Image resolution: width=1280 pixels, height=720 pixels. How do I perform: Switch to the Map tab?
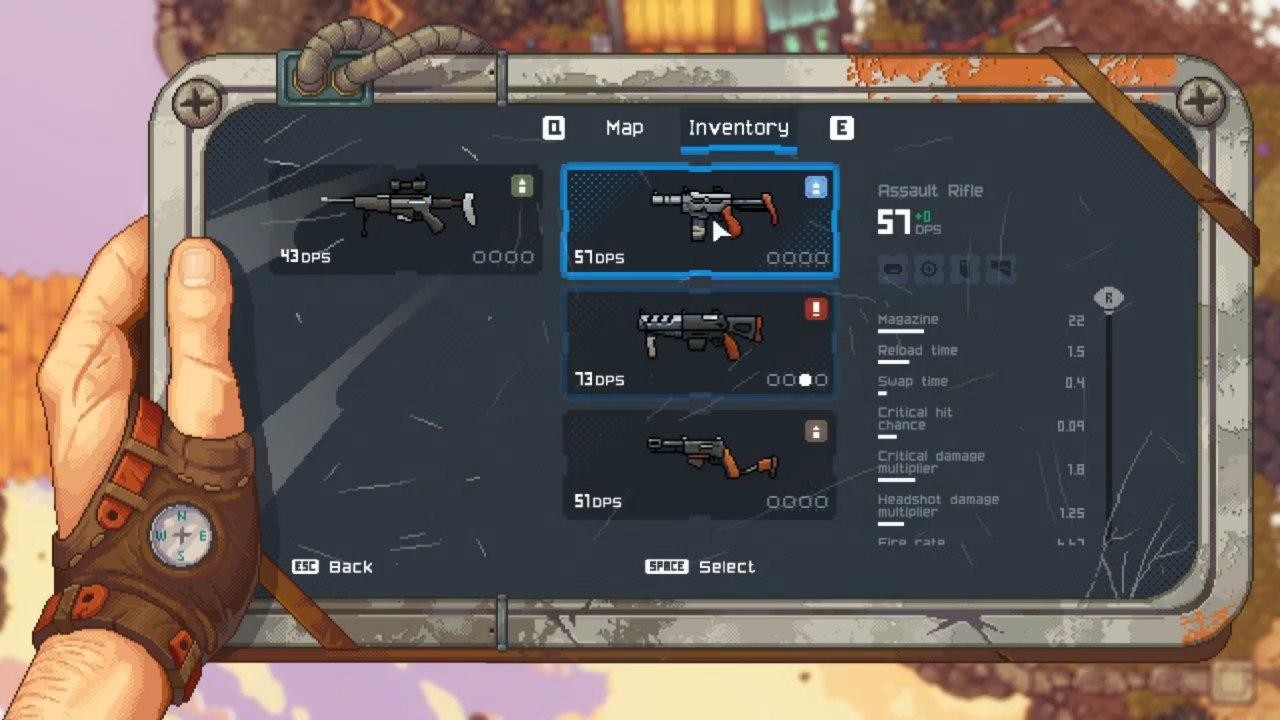pos(625,127)
